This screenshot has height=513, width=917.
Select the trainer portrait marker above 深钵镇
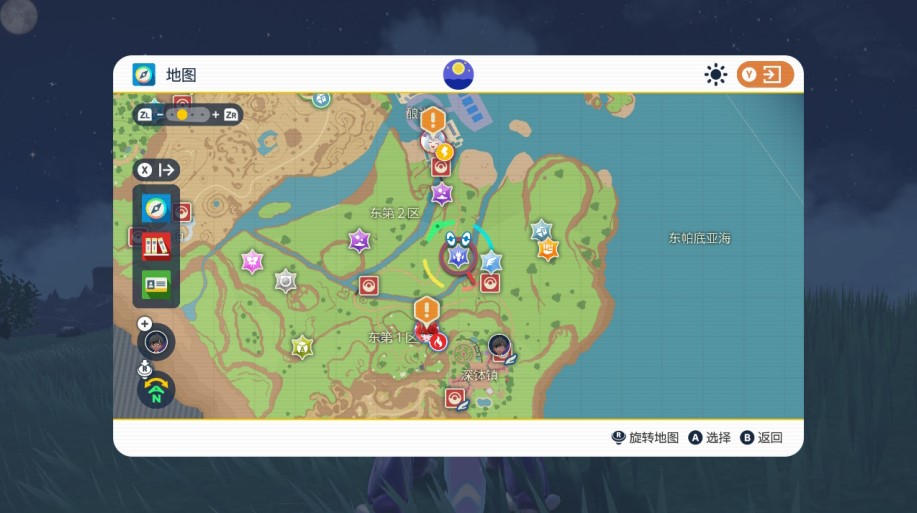499,346
